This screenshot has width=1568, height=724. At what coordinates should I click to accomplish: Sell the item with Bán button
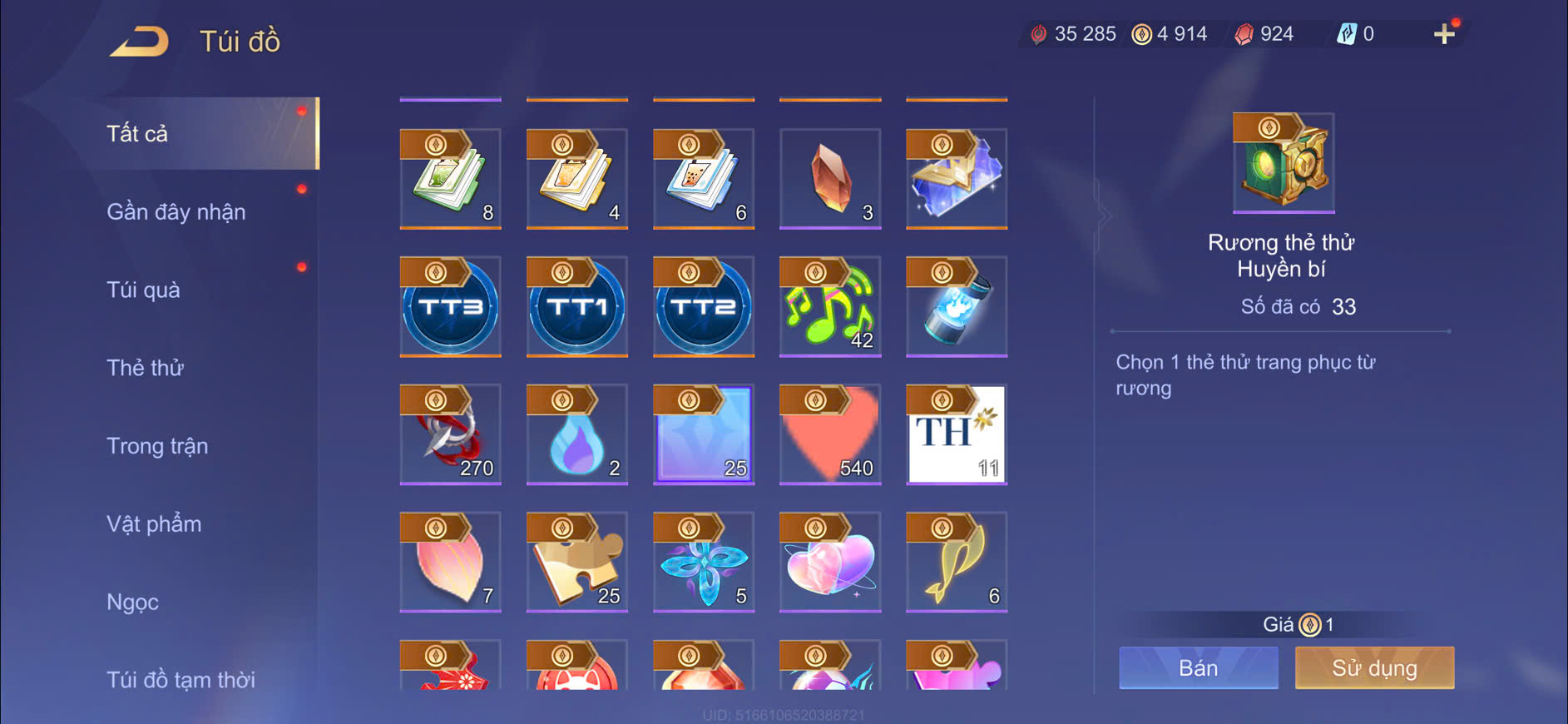(x=1198, y=667)
